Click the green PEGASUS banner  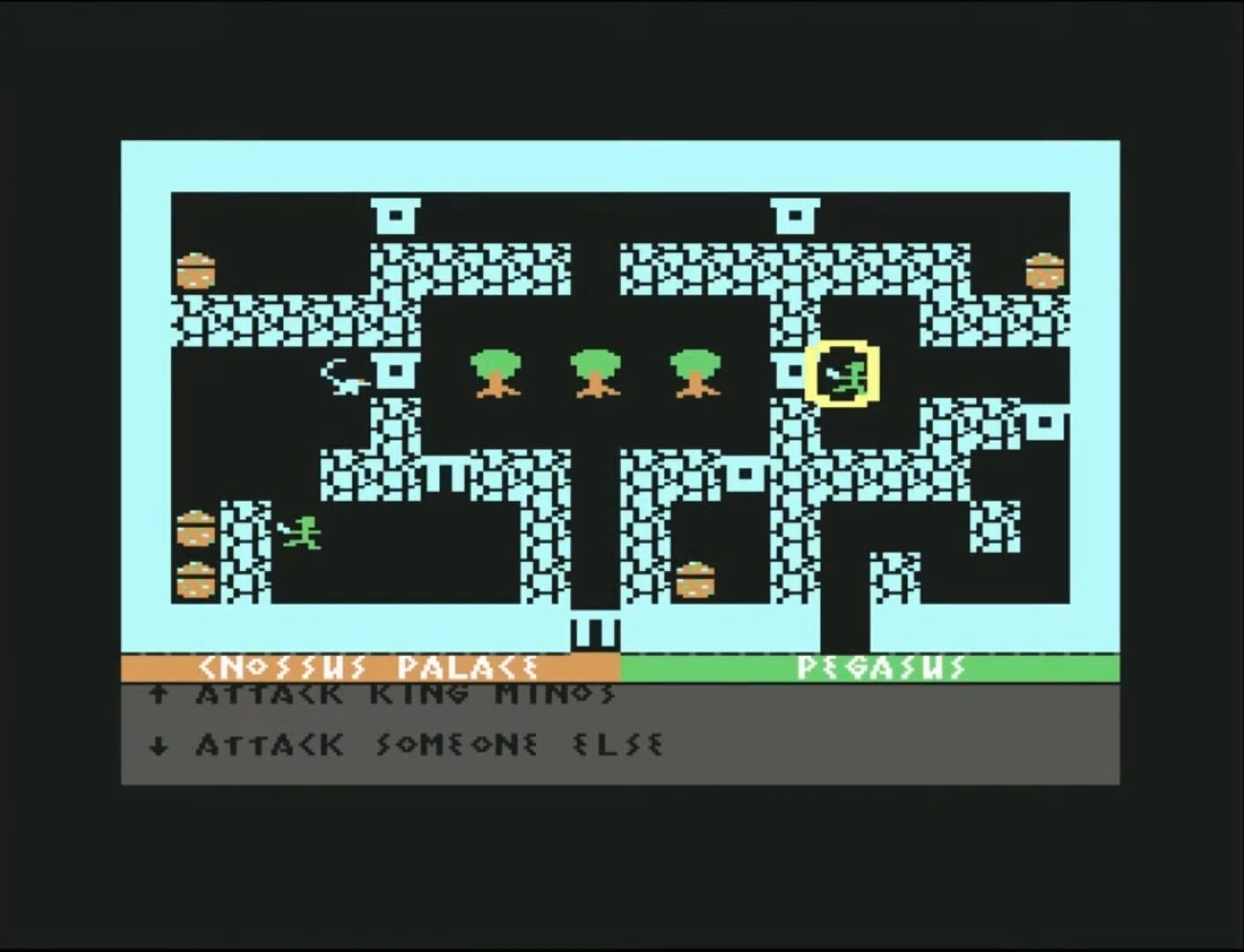(x=882, y=667)
